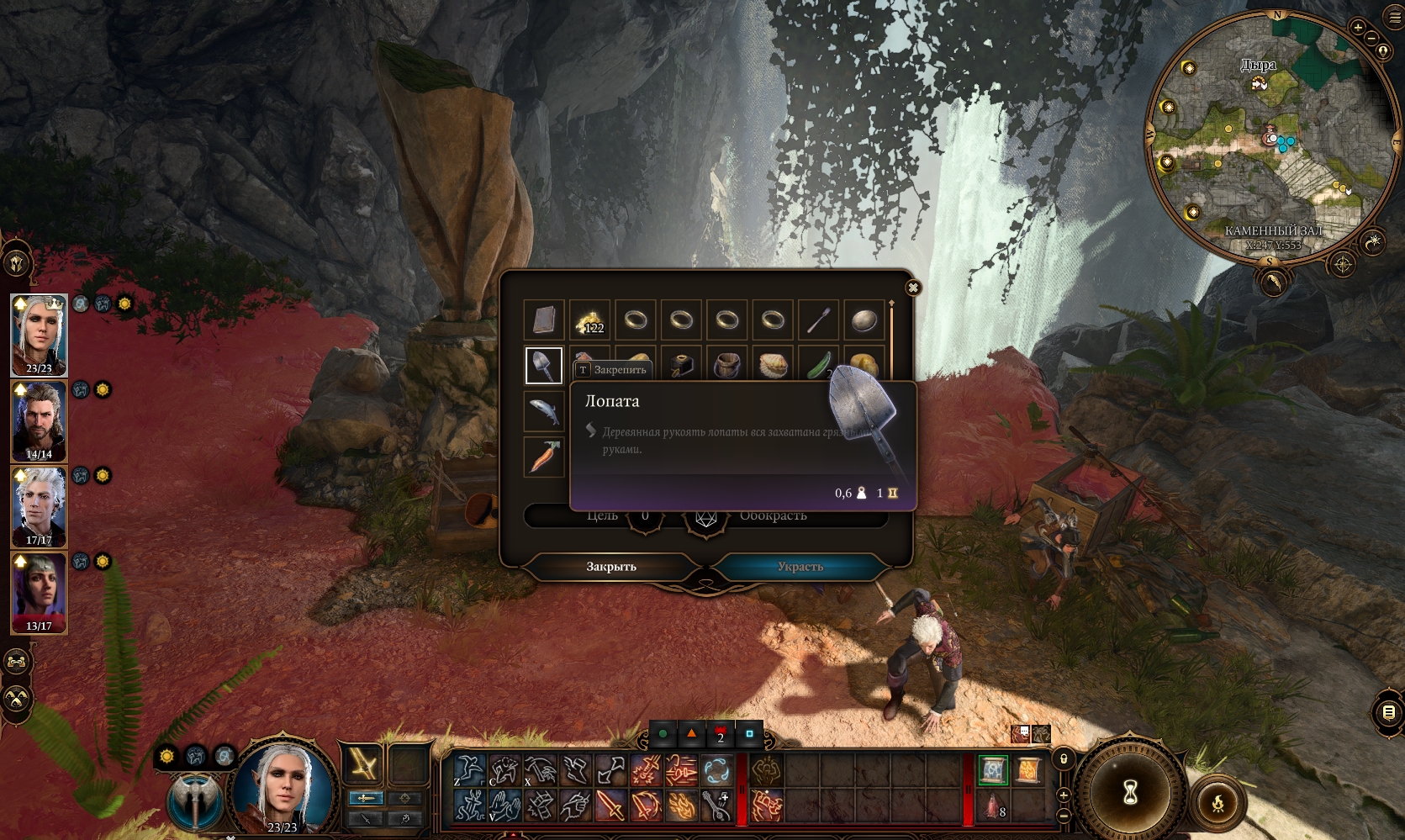Select the white-haired third party member portrait

[x=39, y=506]
